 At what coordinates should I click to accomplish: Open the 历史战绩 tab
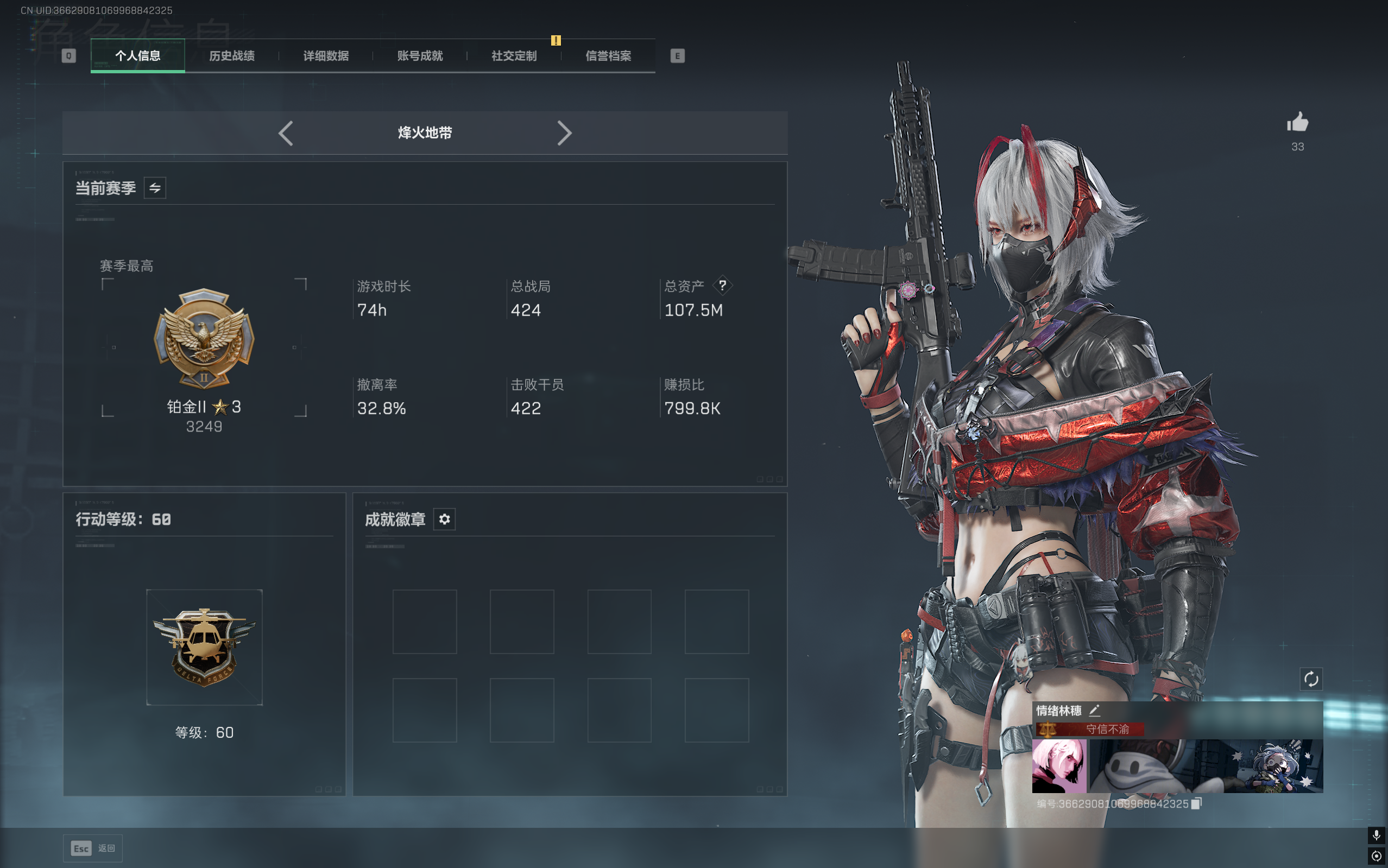[x=231, y=56]
